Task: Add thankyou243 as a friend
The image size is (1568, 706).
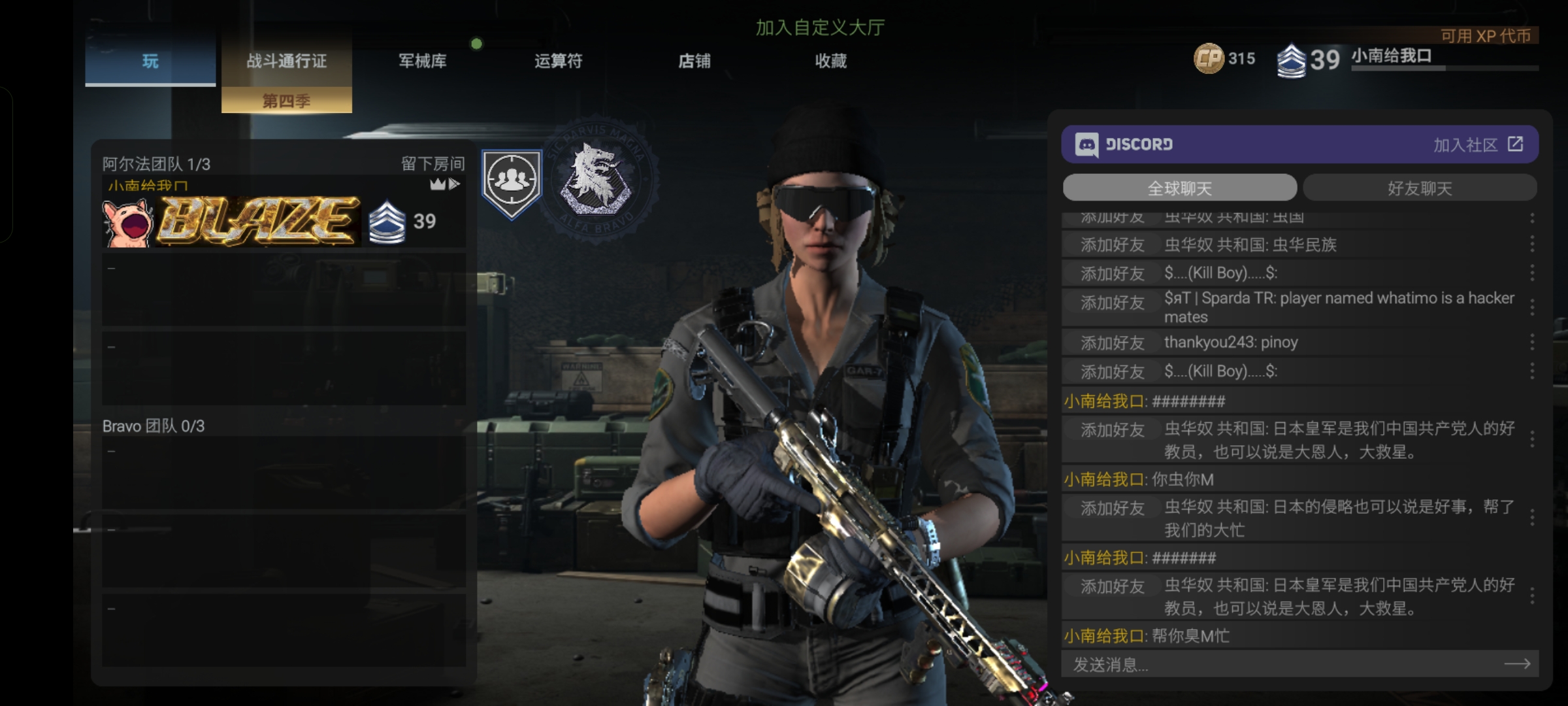Action: [x=1112, y=343]
